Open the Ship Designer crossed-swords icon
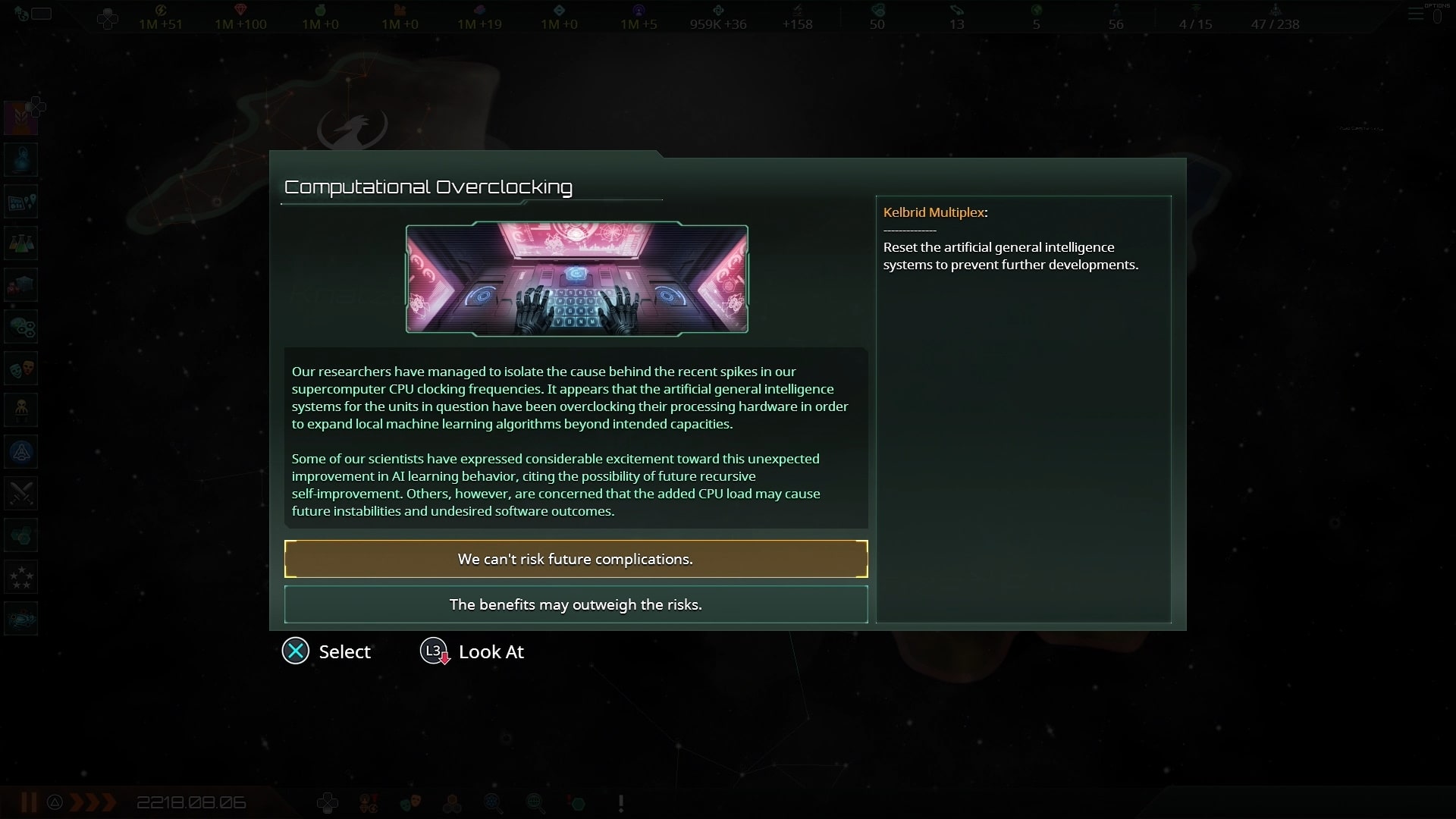 20,494
